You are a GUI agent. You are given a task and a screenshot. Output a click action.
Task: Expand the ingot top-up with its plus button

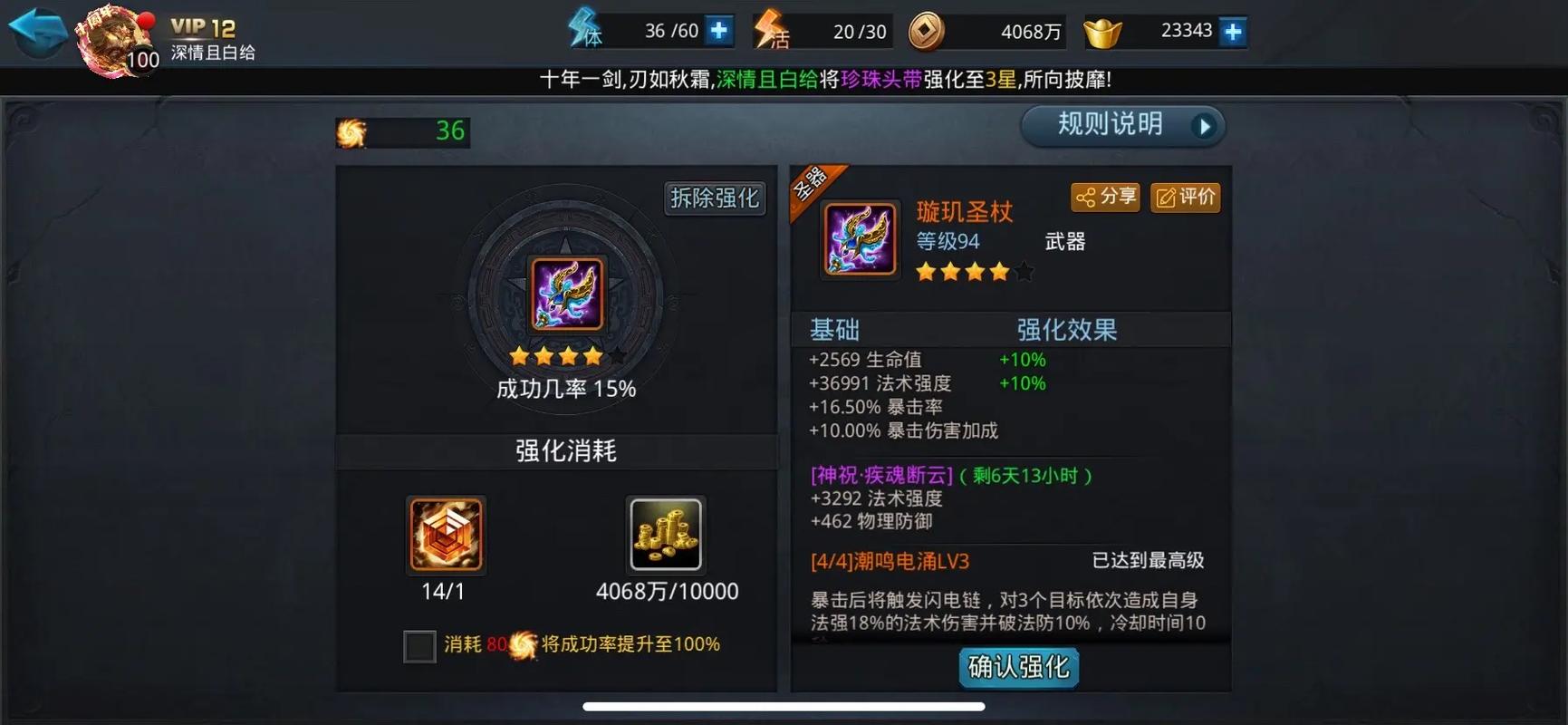pos(1230,30)
